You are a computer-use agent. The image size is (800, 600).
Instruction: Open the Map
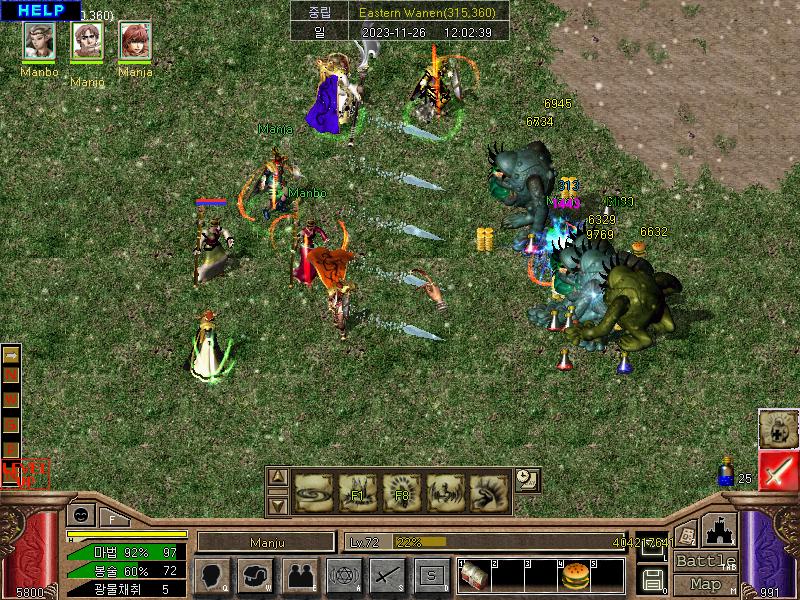coord(705,584)
